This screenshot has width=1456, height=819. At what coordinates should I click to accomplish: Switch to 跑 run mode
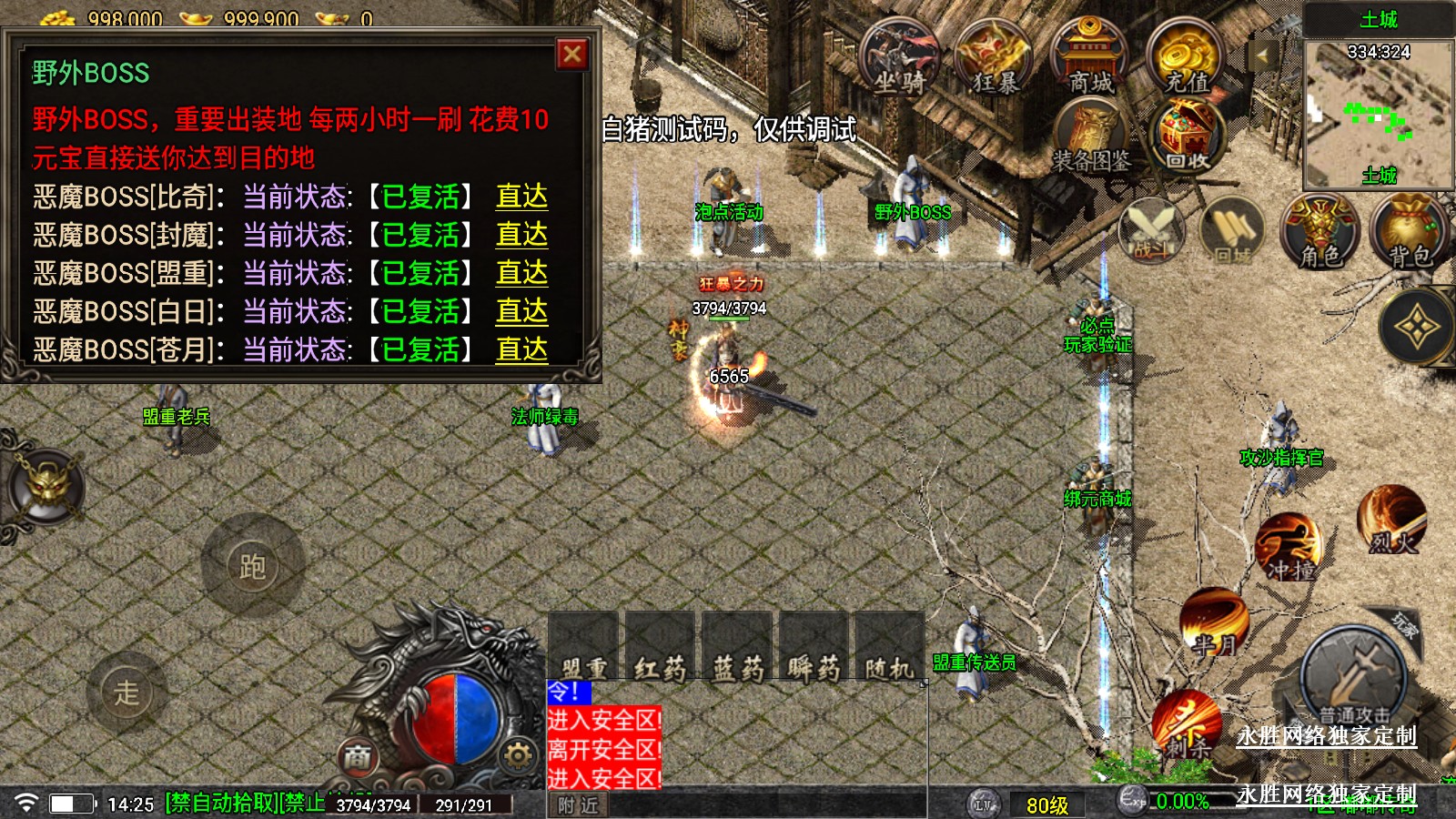pyautogui.click(x=252, y=566)
